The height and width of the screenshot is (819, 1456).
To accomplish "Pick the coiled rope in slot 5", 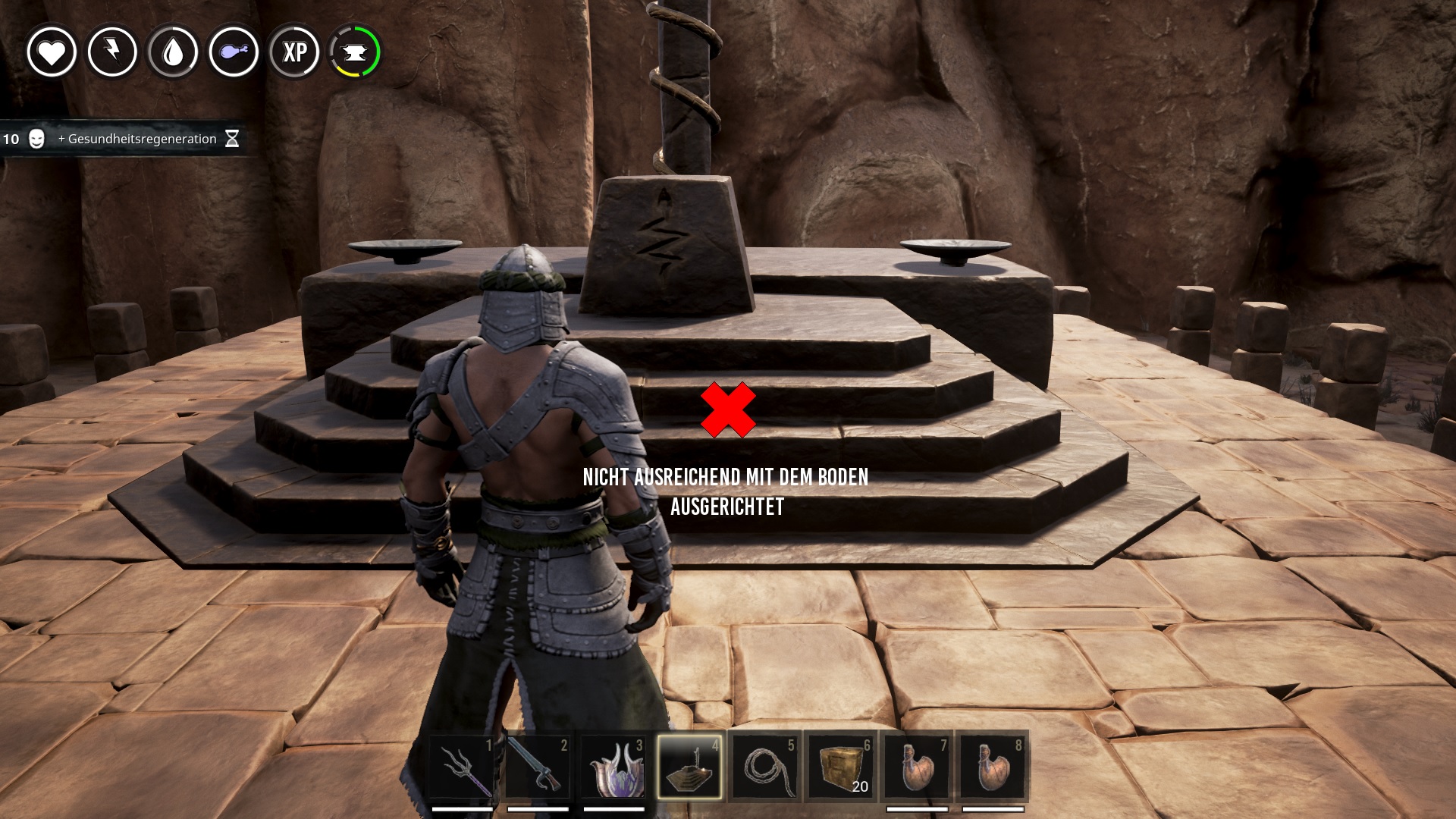I will pyautogui.click(x=765, y=767).
